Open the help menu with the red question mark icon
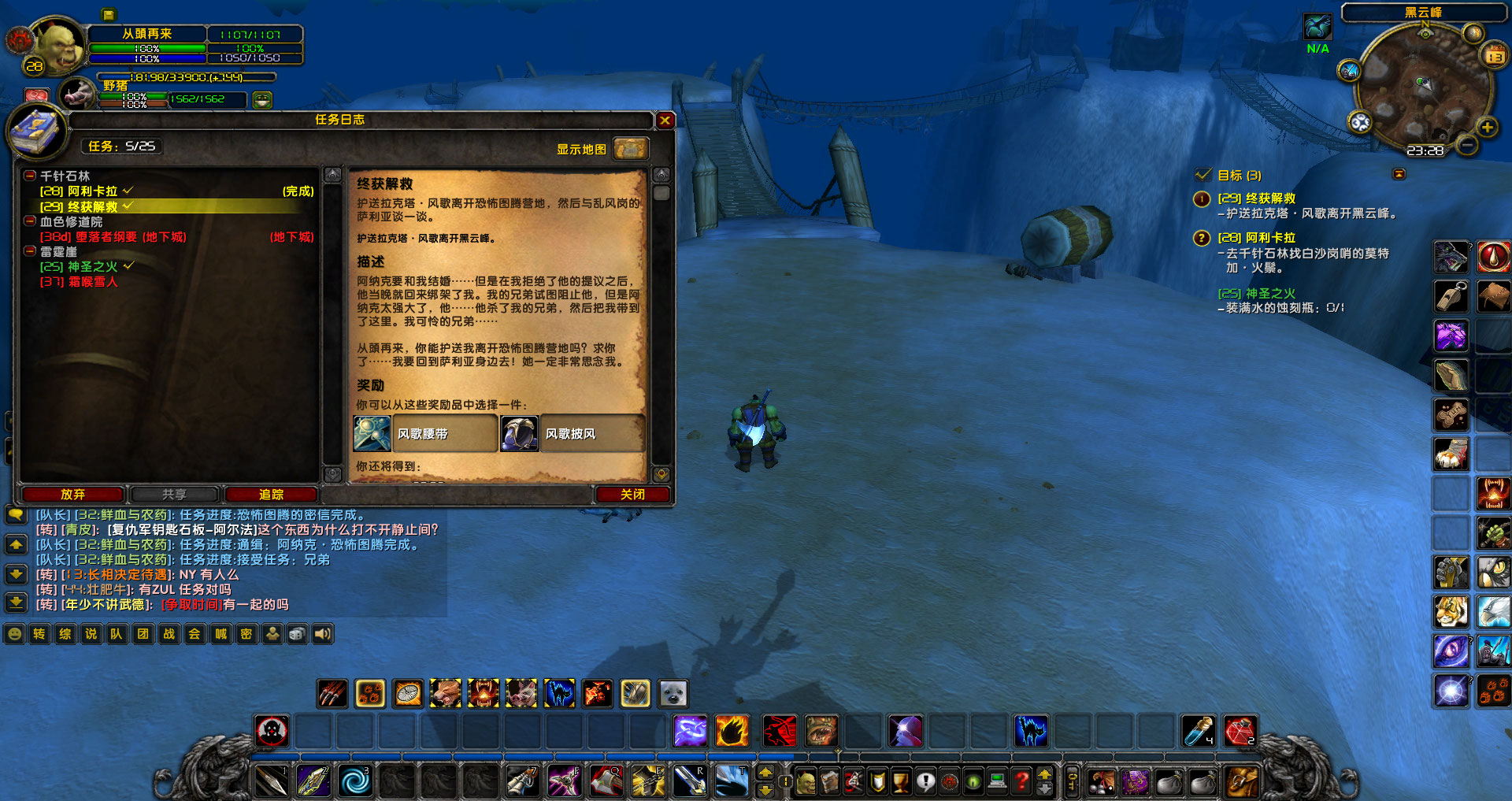This screenshot has width=1512, height=801. tap(1022, 783)
